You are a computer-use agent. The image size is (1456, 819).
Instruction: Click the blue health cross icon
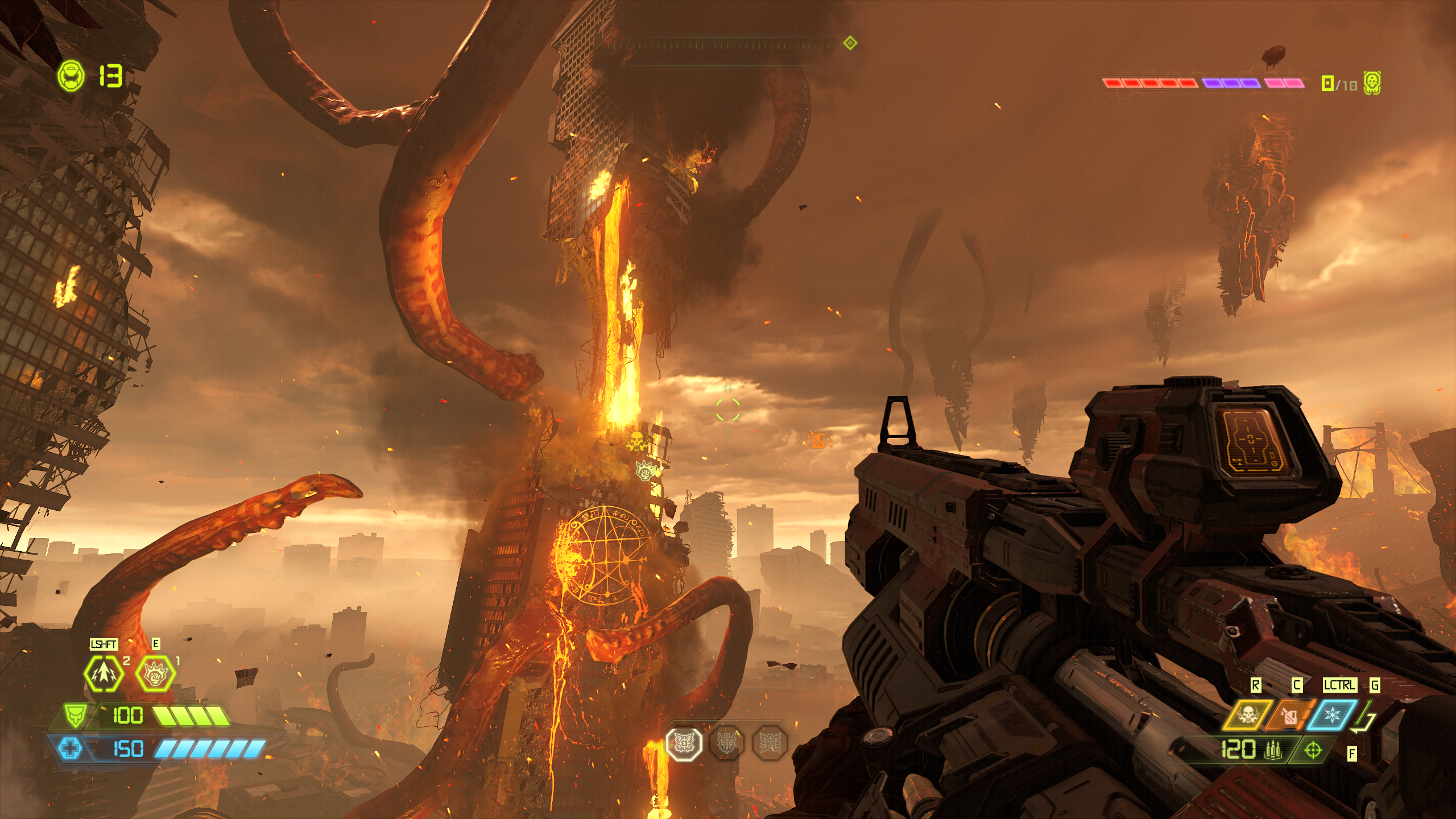pos(70,748)
